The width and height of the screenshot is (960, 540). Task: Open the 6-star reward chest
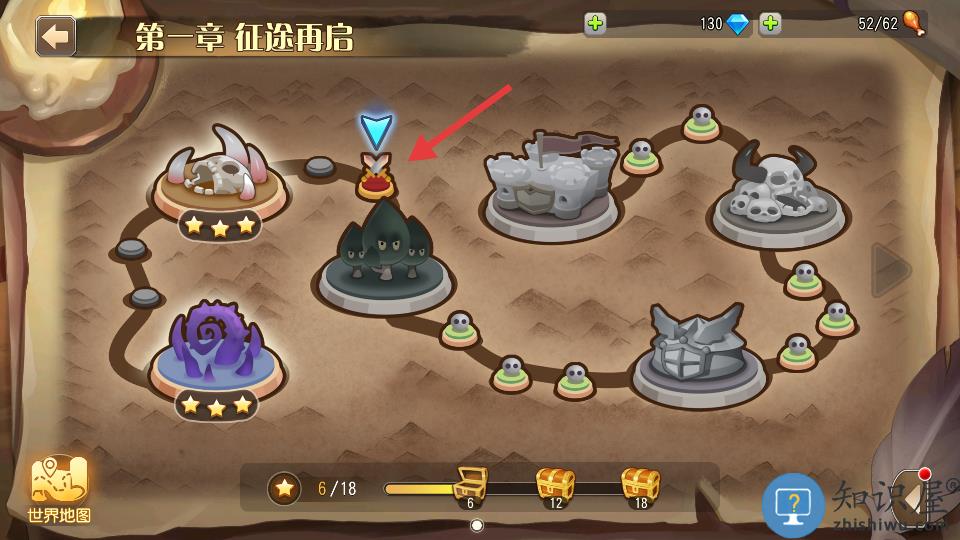(x=469, y=486)
